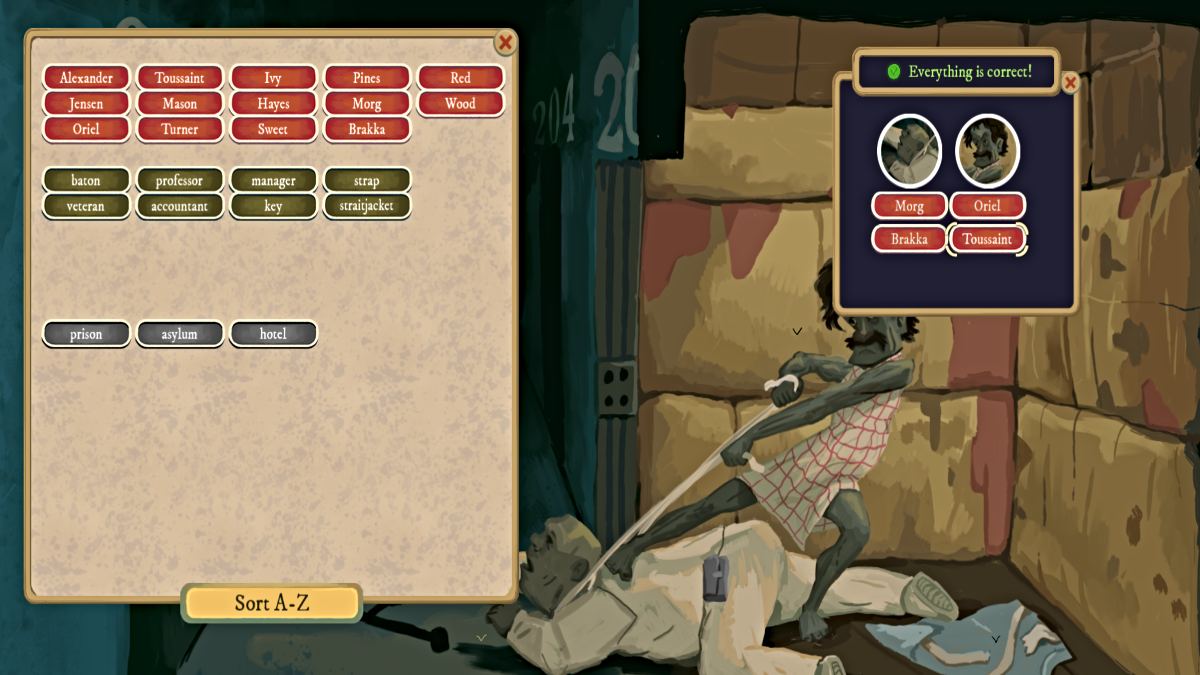Close the word list panel

(505, 43)
